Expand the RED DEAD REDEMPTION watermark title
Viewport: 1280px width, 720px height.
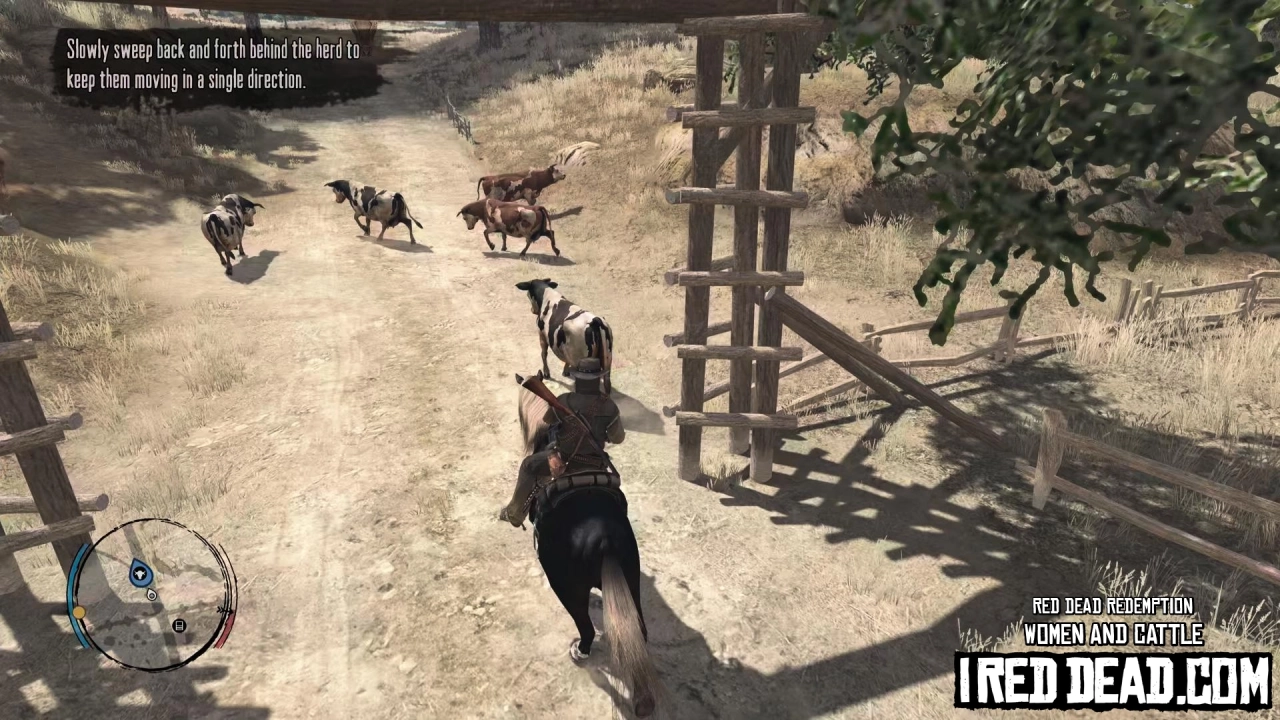(1113, 606)
